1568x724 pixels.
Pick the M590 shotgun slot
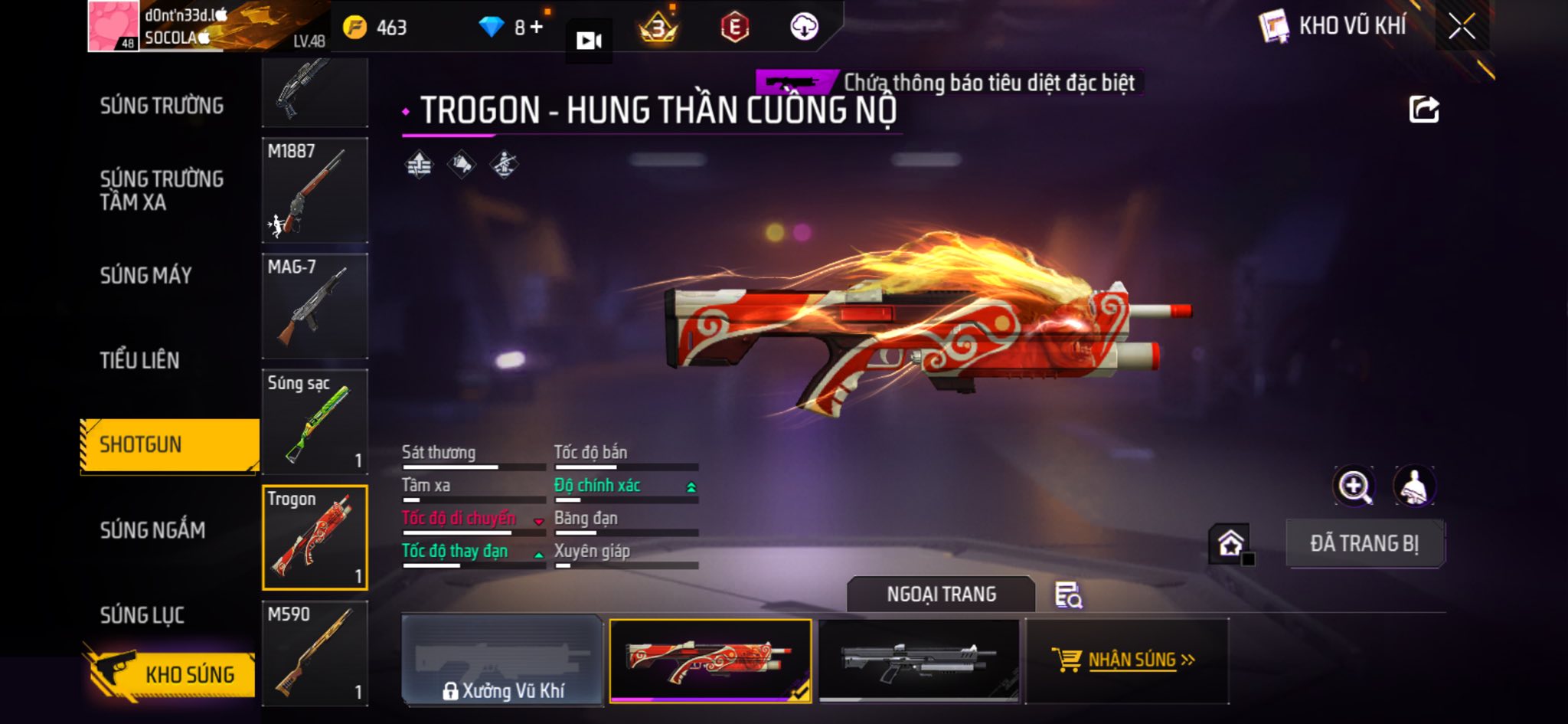315,653
